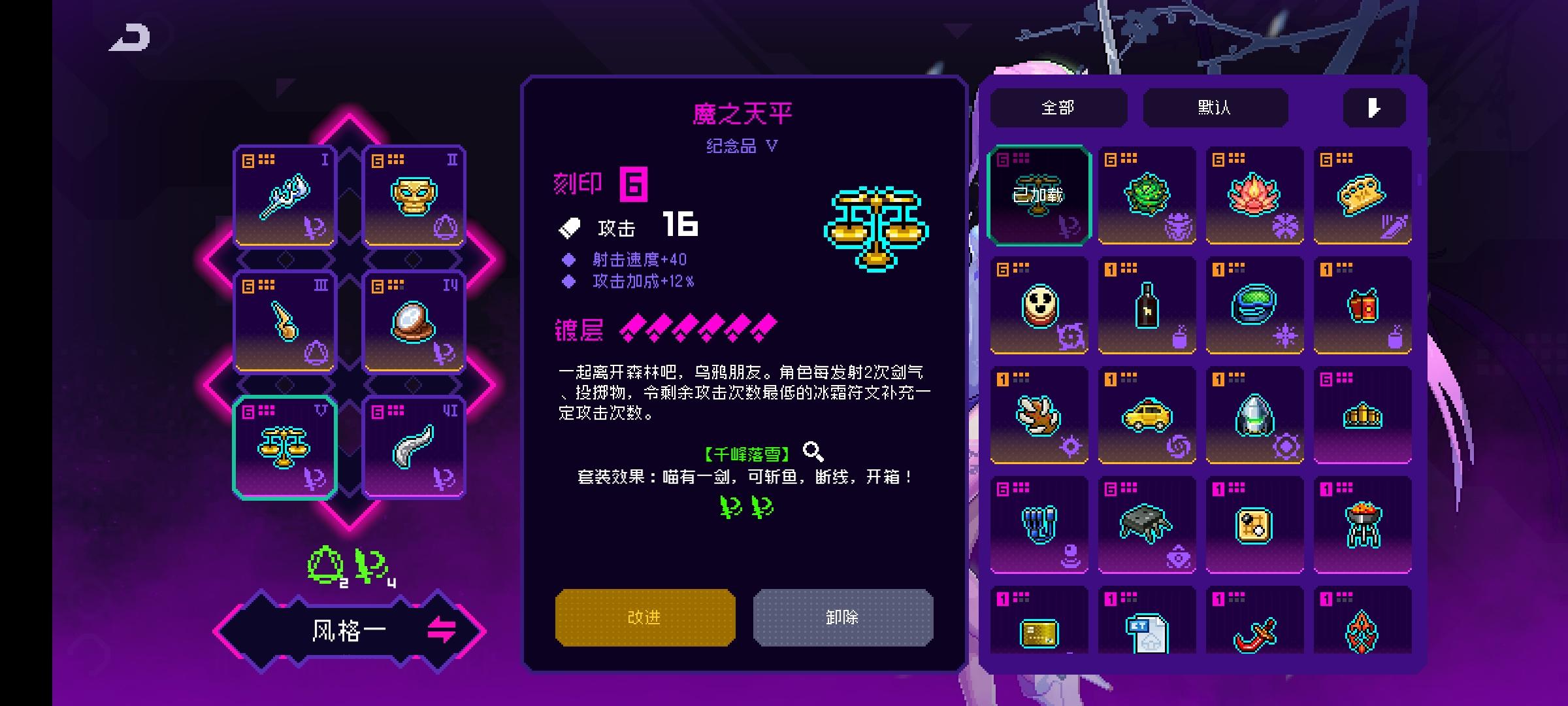This screenshot has height=706, width=1568.
Task: Select the rocket item in the inventory grid
Action: [x=1254, y=416]
